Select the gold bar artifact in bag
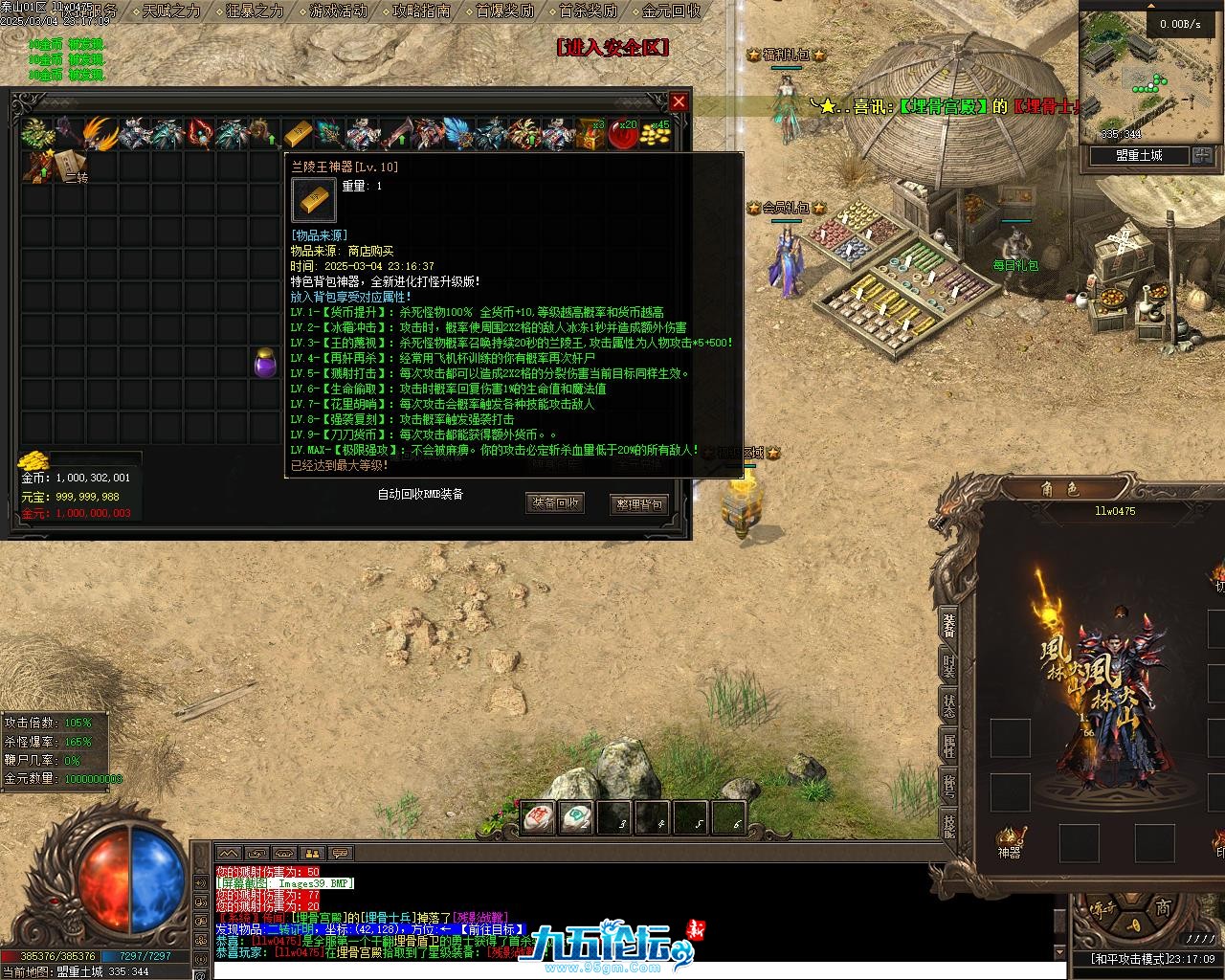1225x980 pixels. tap(298, 134)
